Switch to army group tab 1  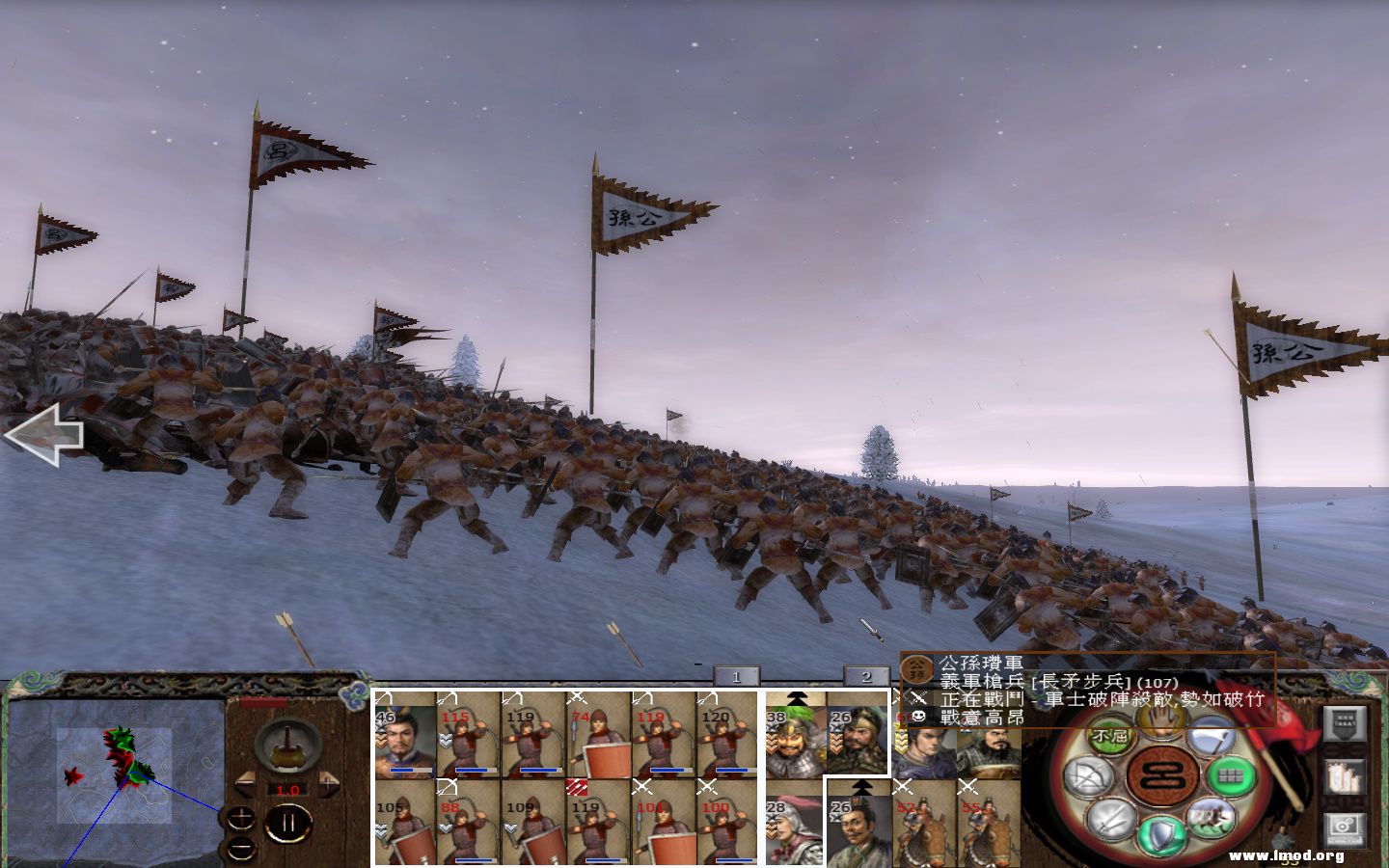tap(738, 675)
